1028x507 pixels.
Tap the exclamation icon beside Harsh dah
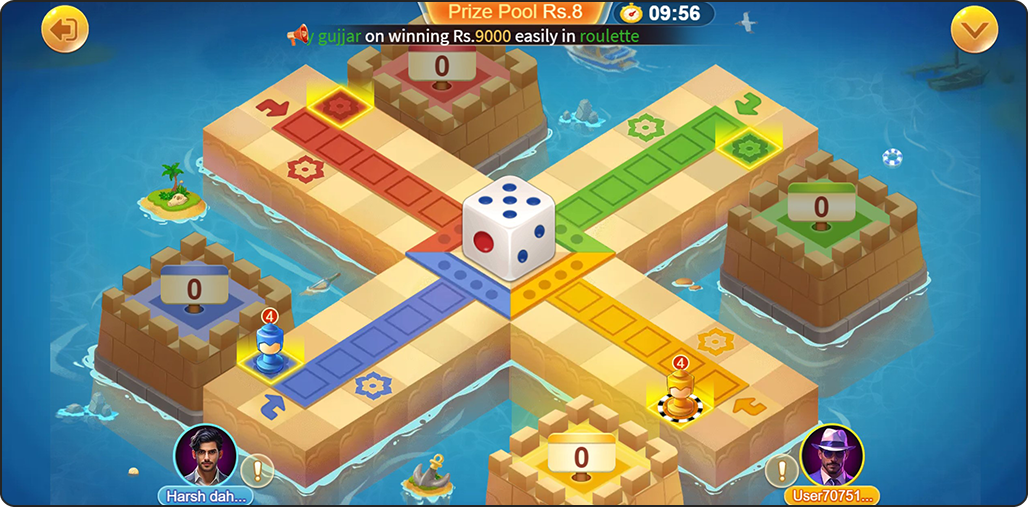coord(258,469)
